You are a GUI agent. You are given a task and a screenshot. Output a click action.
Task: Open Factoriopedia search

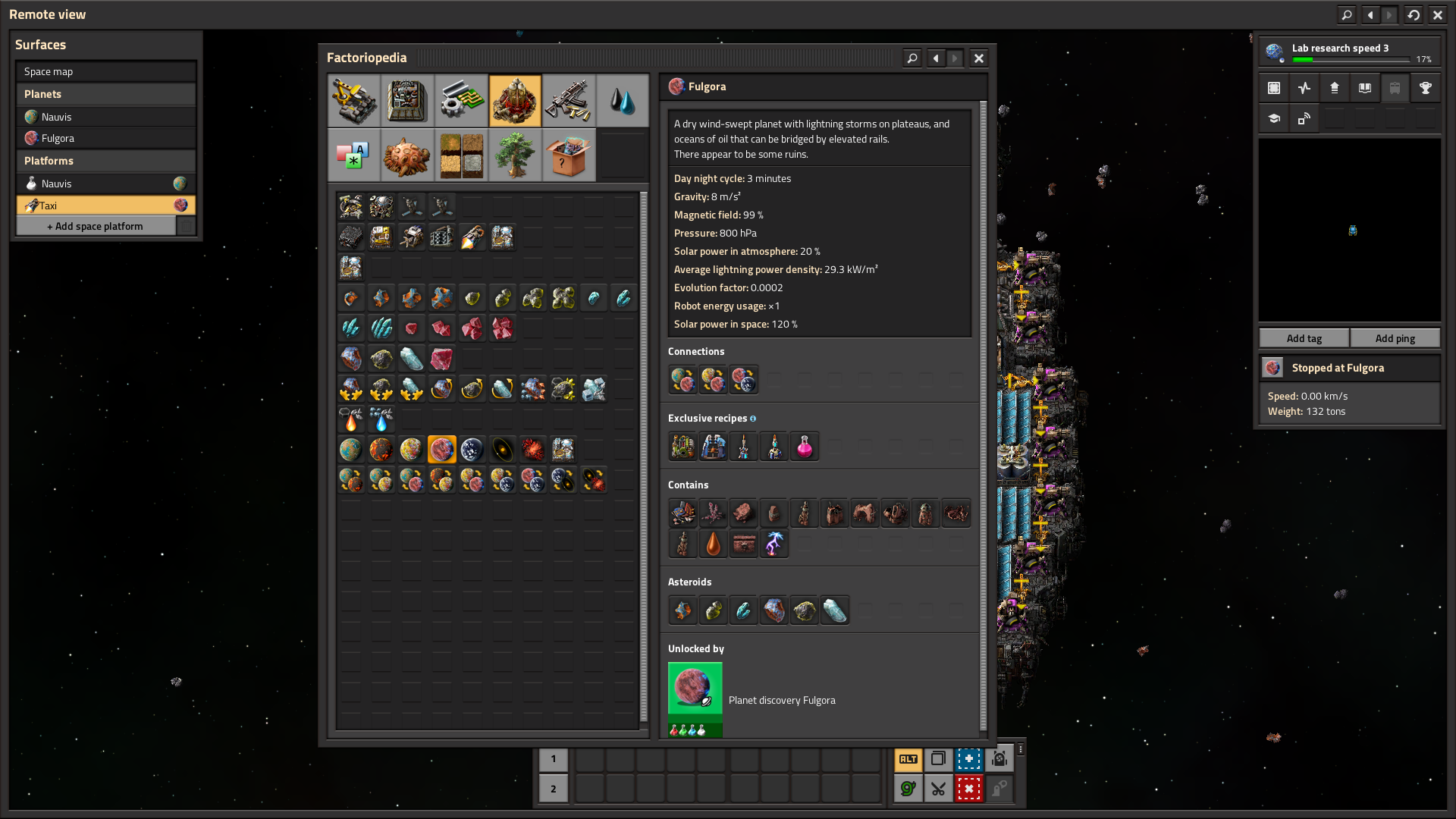point(912,58)
